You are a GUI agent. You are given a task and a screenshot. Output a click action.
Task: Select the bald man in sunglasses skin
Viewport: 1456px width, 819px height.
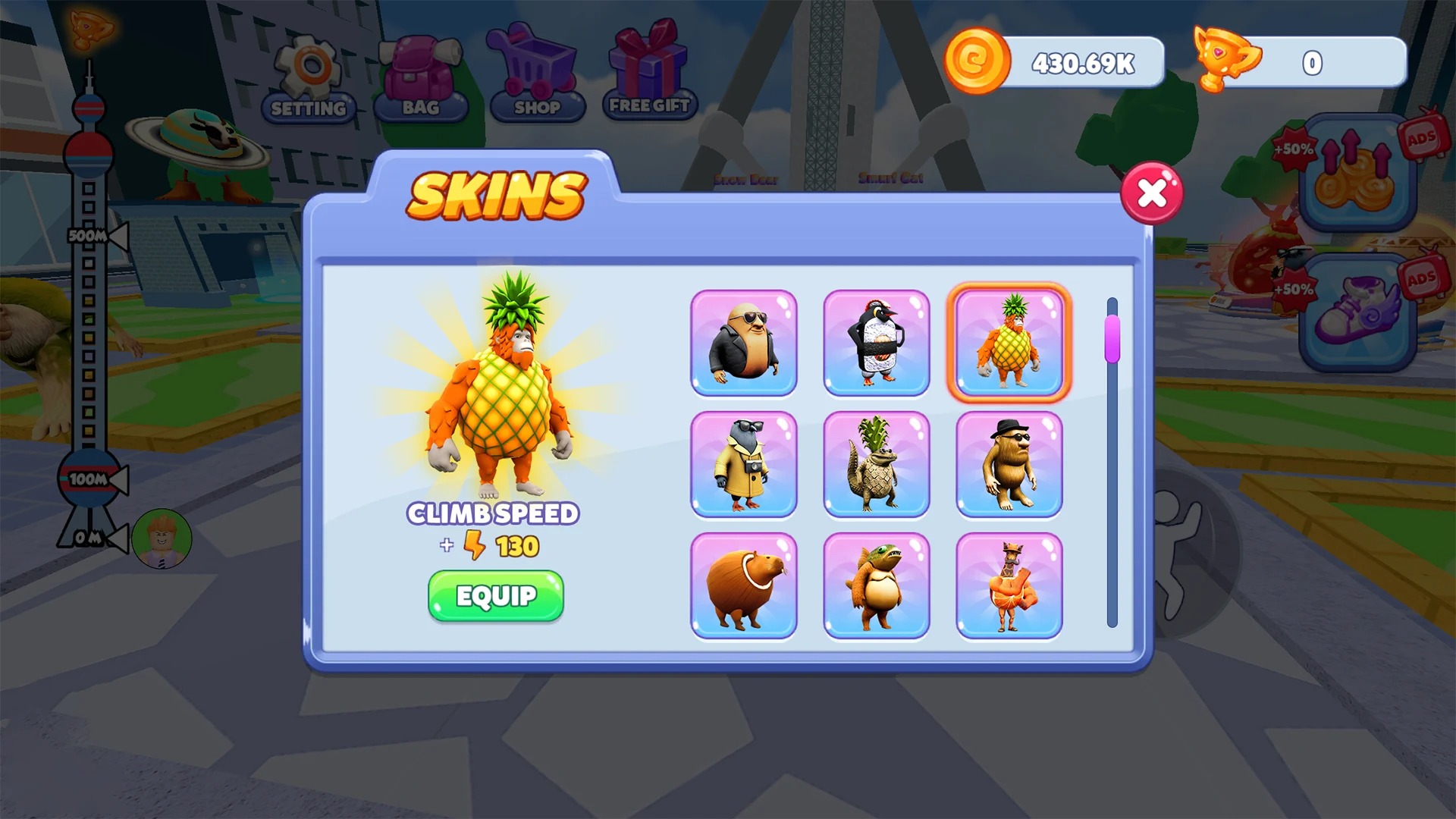(744, 343)
